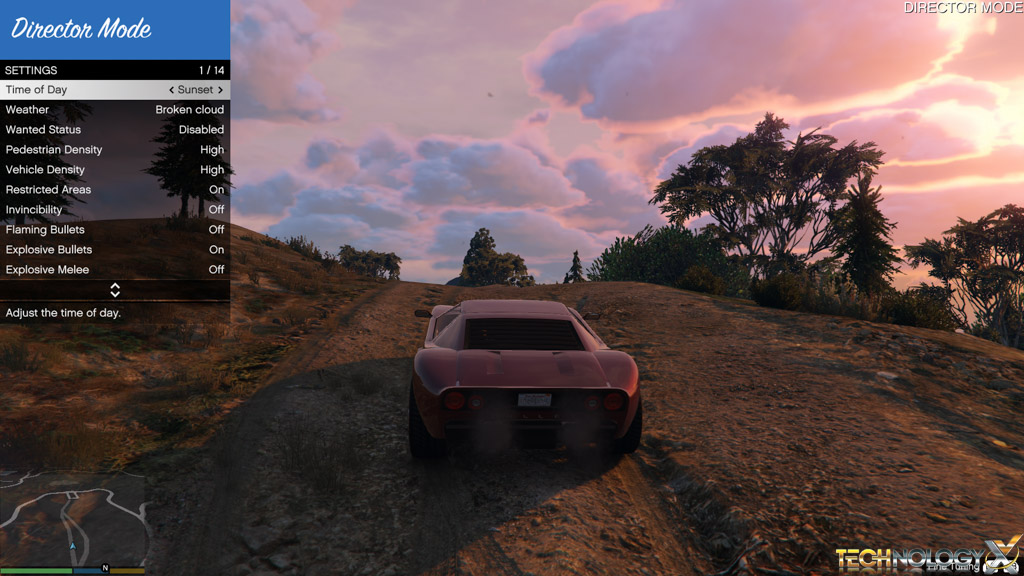Screen dimensions: 1024x576
Task: Toggle the Explosive Bullets setting
Action: (x=115, y=250)
